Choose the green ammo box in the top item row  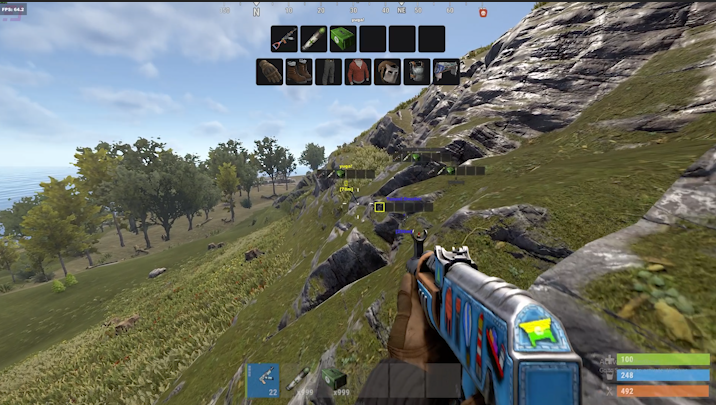tap(343, 39)
